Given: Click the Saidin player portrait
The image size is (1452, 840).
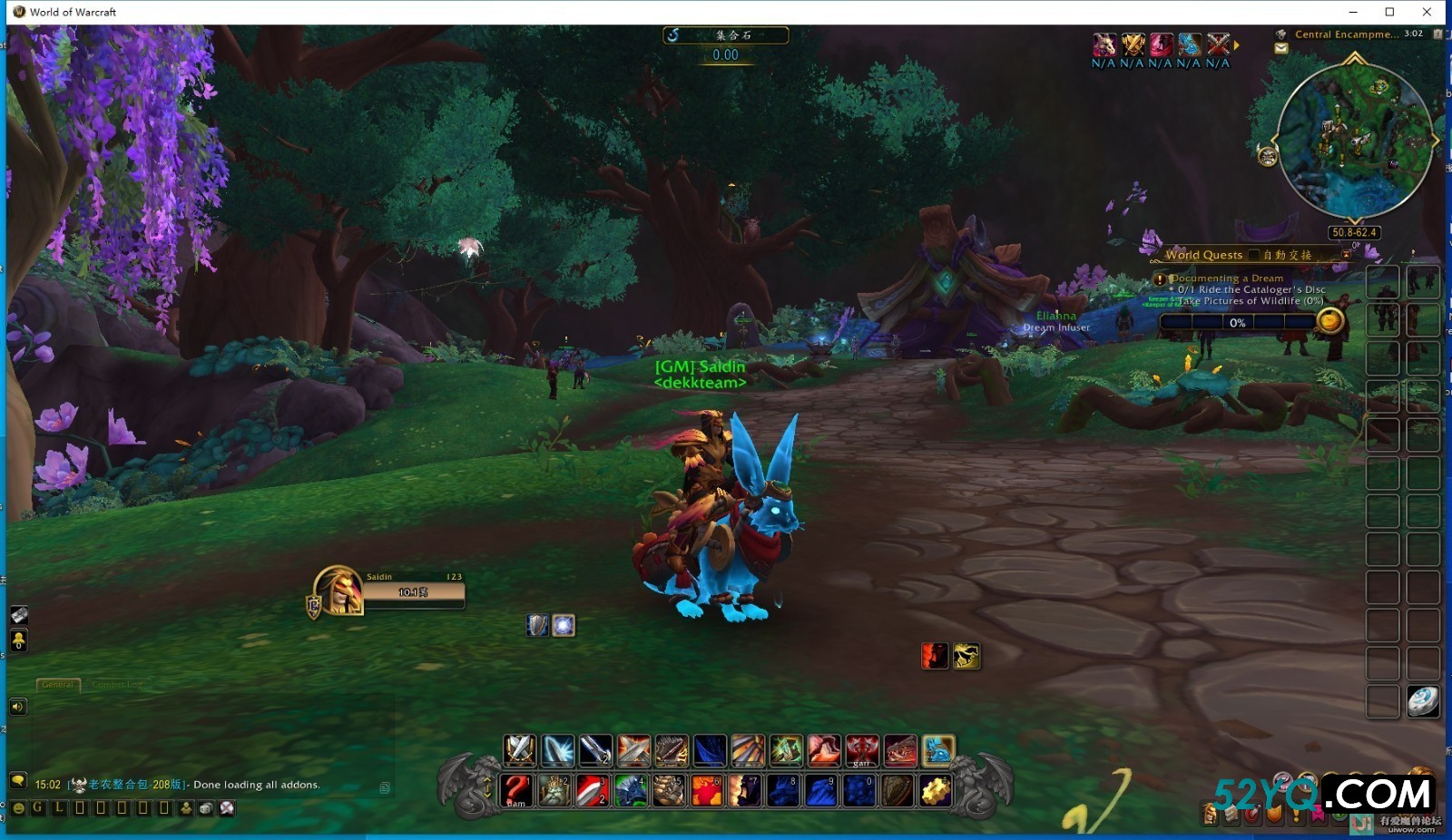Looking at the screenshot, I should pos(339,591).
